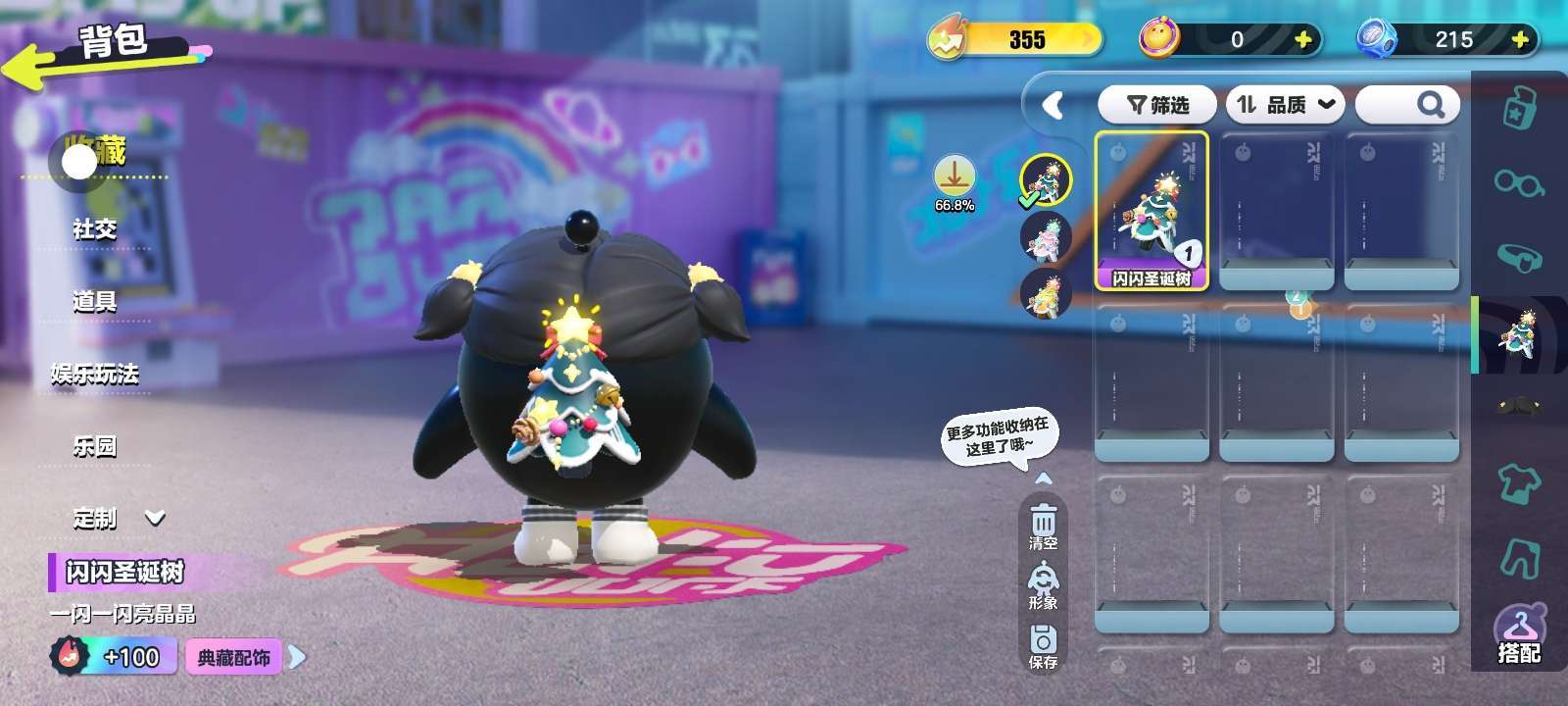Open the 筛选 filter options
This screenshot has height=706, width=1568.
coord(1157,105)
